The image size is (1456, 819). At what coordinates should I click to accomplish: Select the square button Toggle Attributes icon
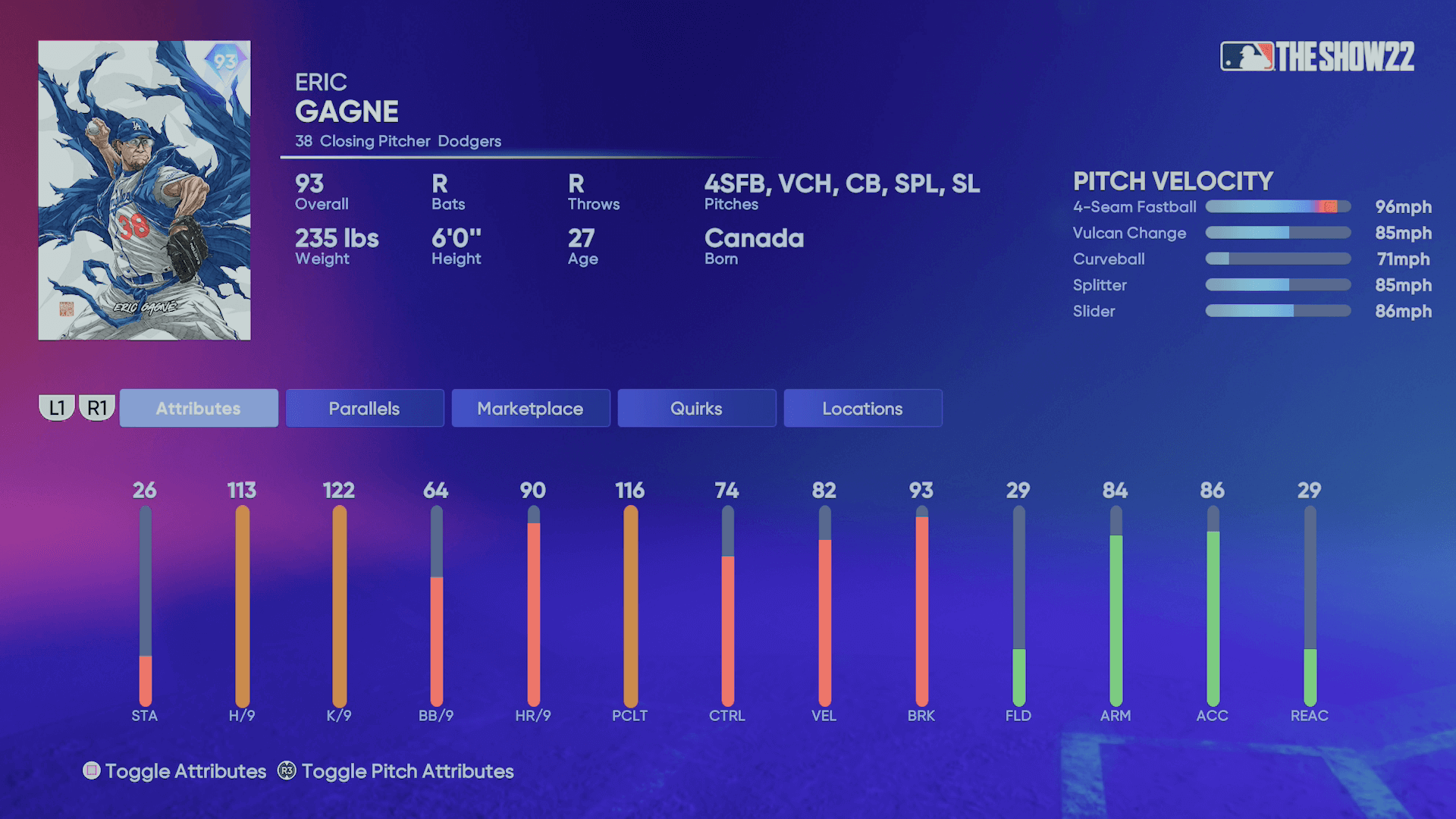click(x=93, y=771)
